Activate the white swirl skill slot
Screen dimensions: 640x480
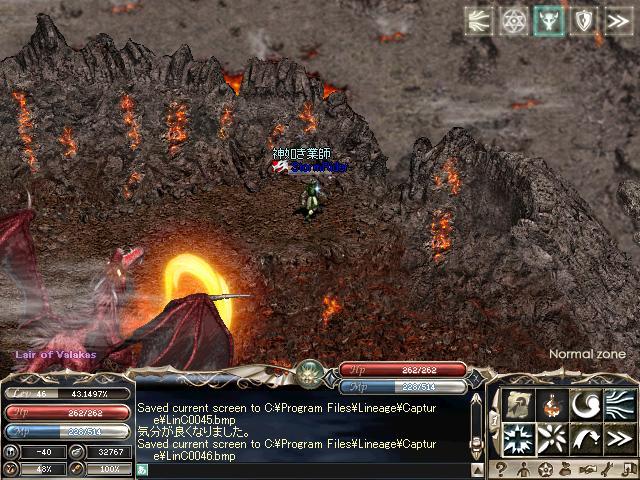pos(585,405)
